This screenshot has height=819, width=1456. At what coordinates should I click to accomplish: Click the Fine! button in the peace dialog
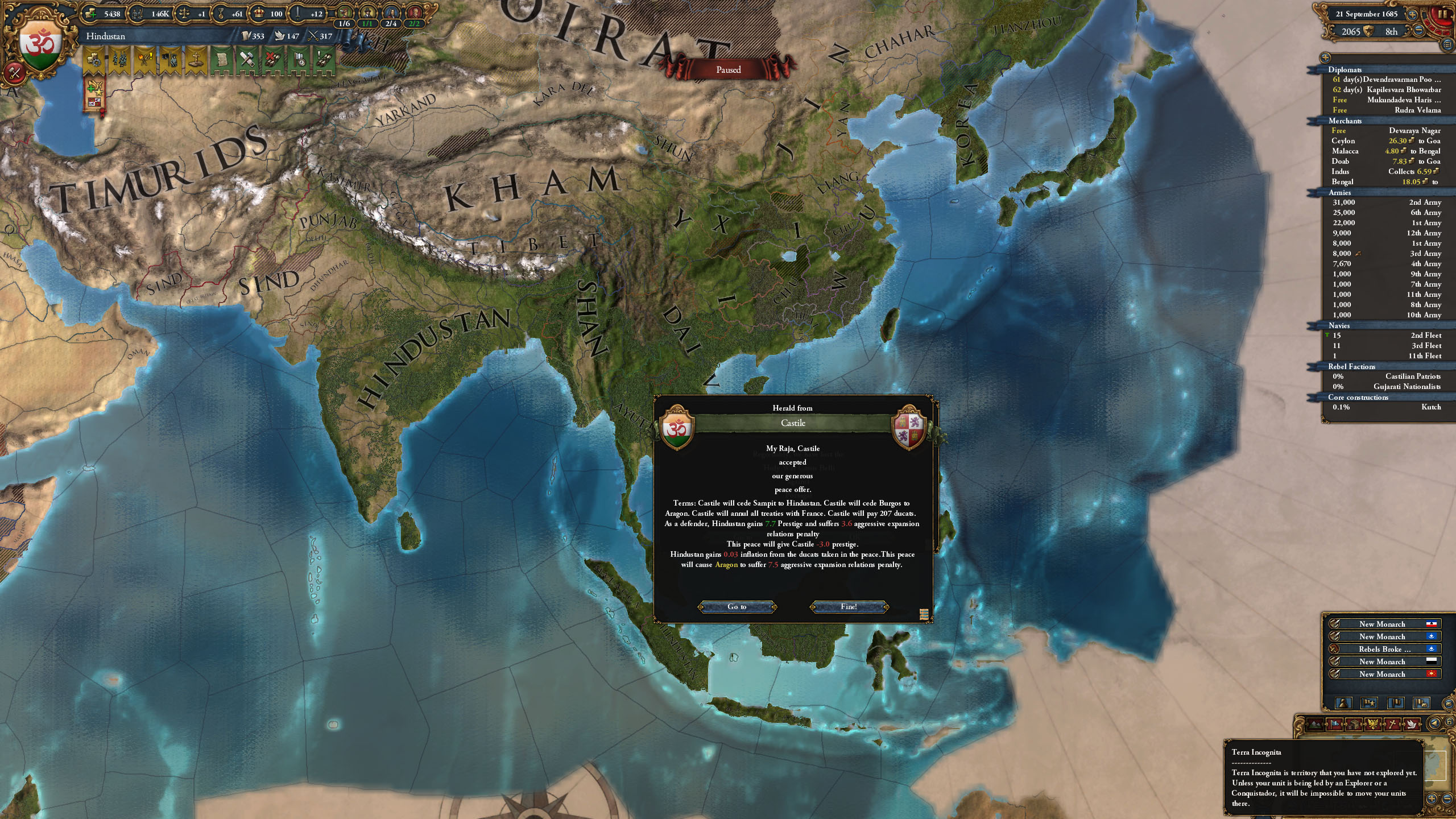pyautogui.click(x=848, y=607)
